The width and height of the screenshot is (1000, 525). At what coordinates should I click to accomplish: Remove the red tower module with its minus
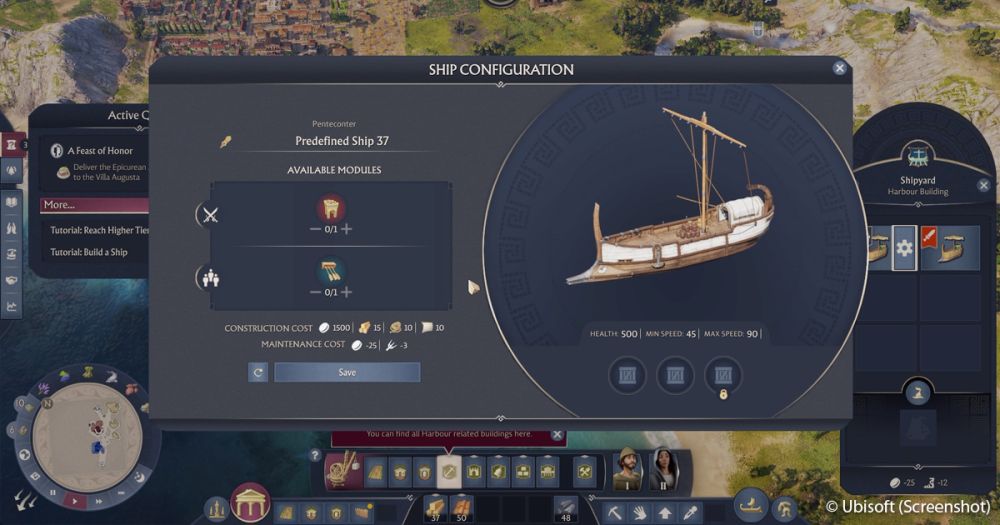click(314, 229)
